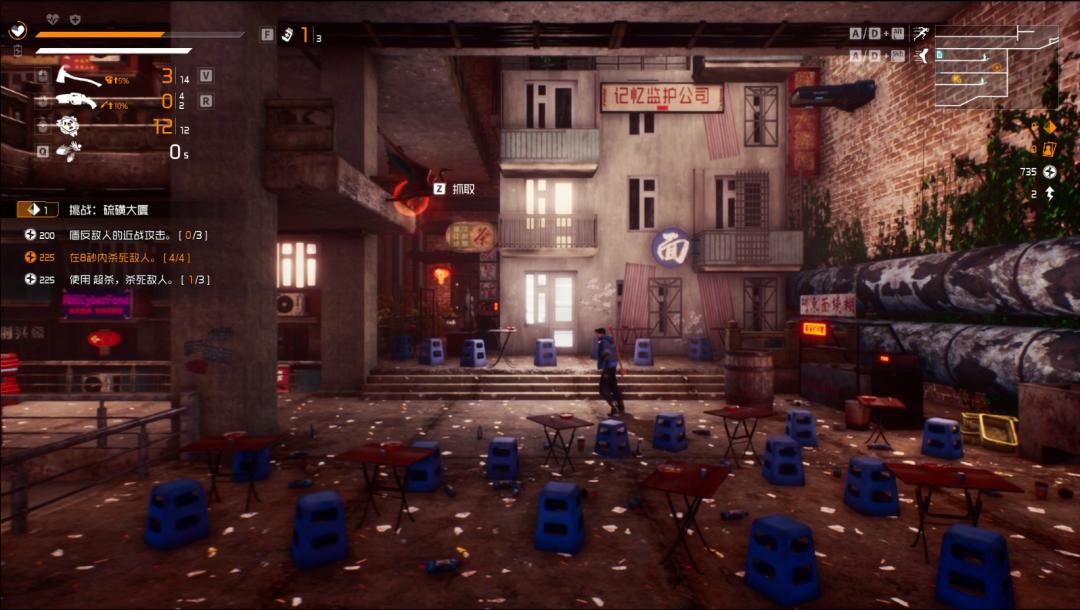Screen dimensions: 1080x610
Task: Select the orange kill-within-8-seconds objective
Action: pos(129,257)
